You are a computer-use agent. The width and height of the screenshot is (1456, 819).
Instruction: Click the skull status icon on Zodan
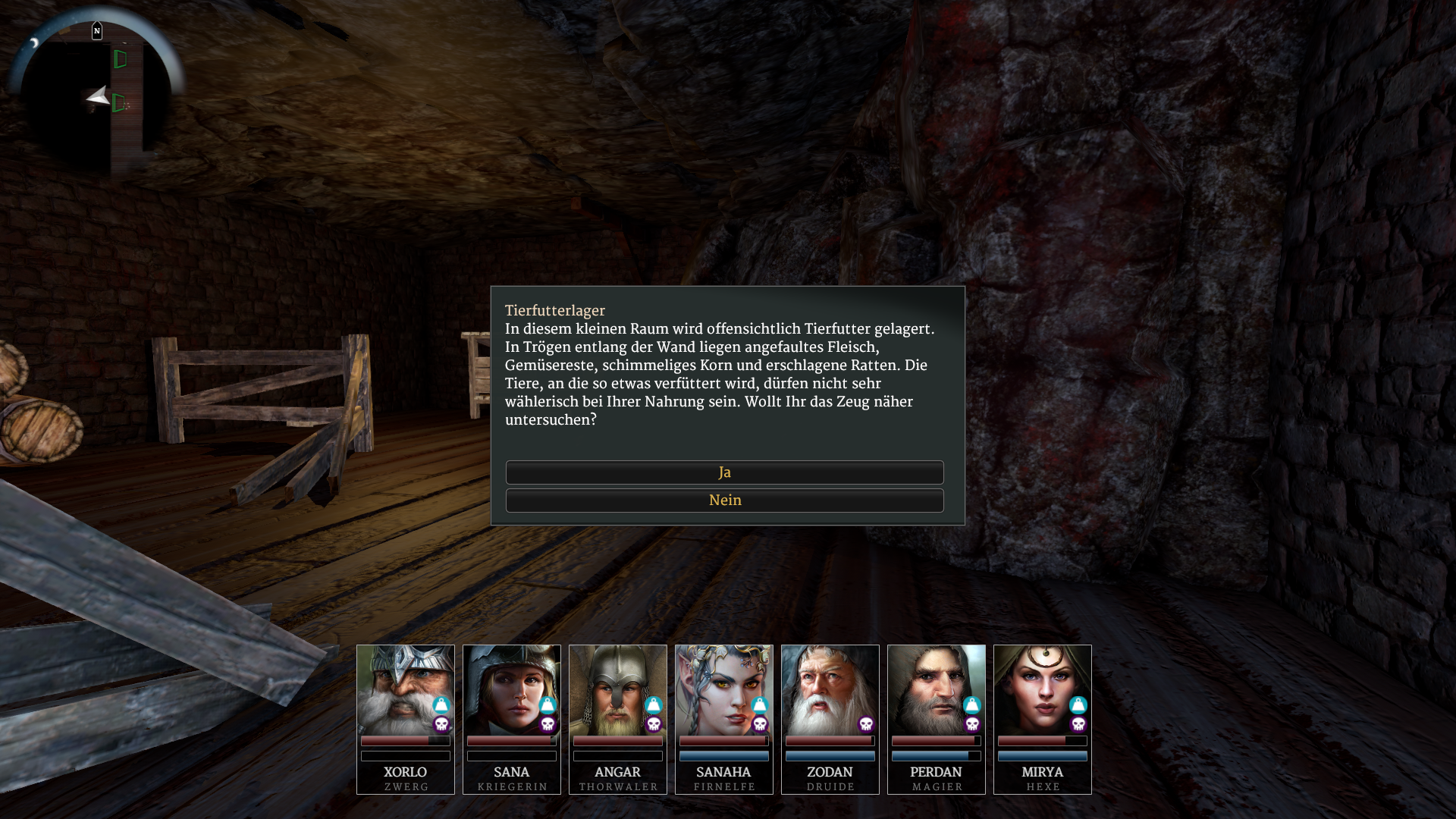pyautogui.click(x=866, y=724)
